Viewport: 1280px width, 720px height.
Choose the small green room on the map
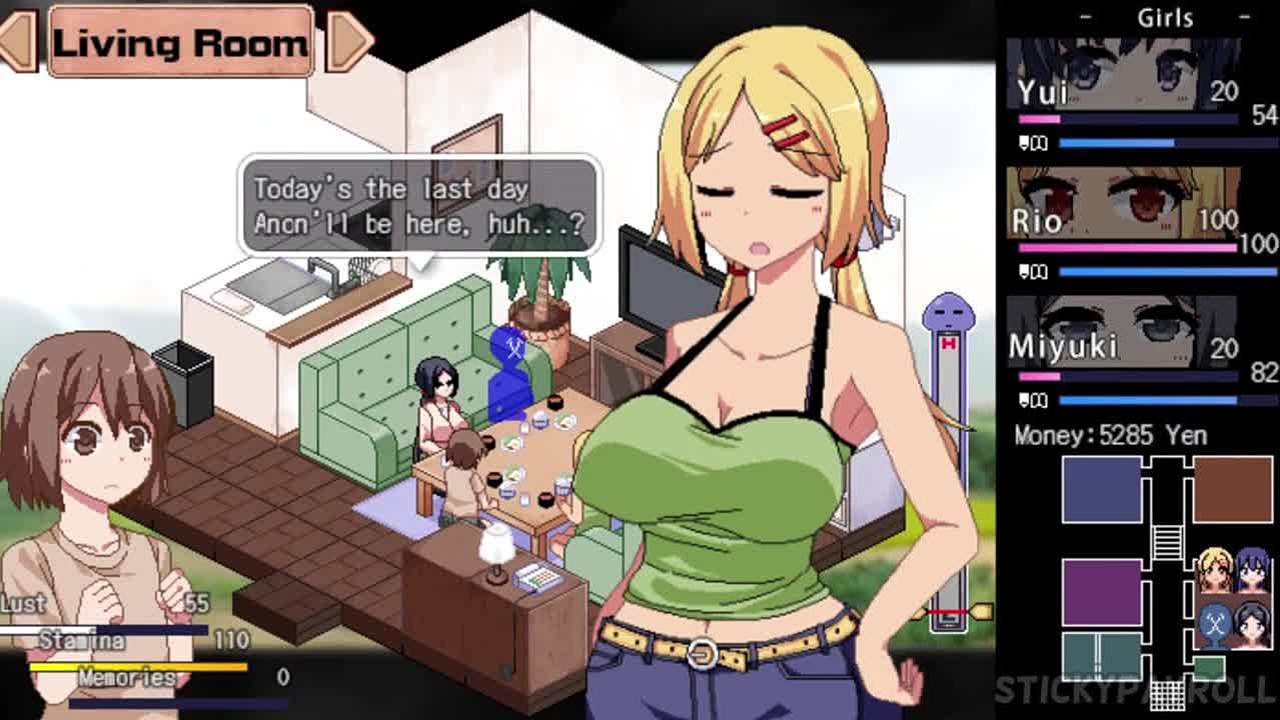pos(1209,667)
